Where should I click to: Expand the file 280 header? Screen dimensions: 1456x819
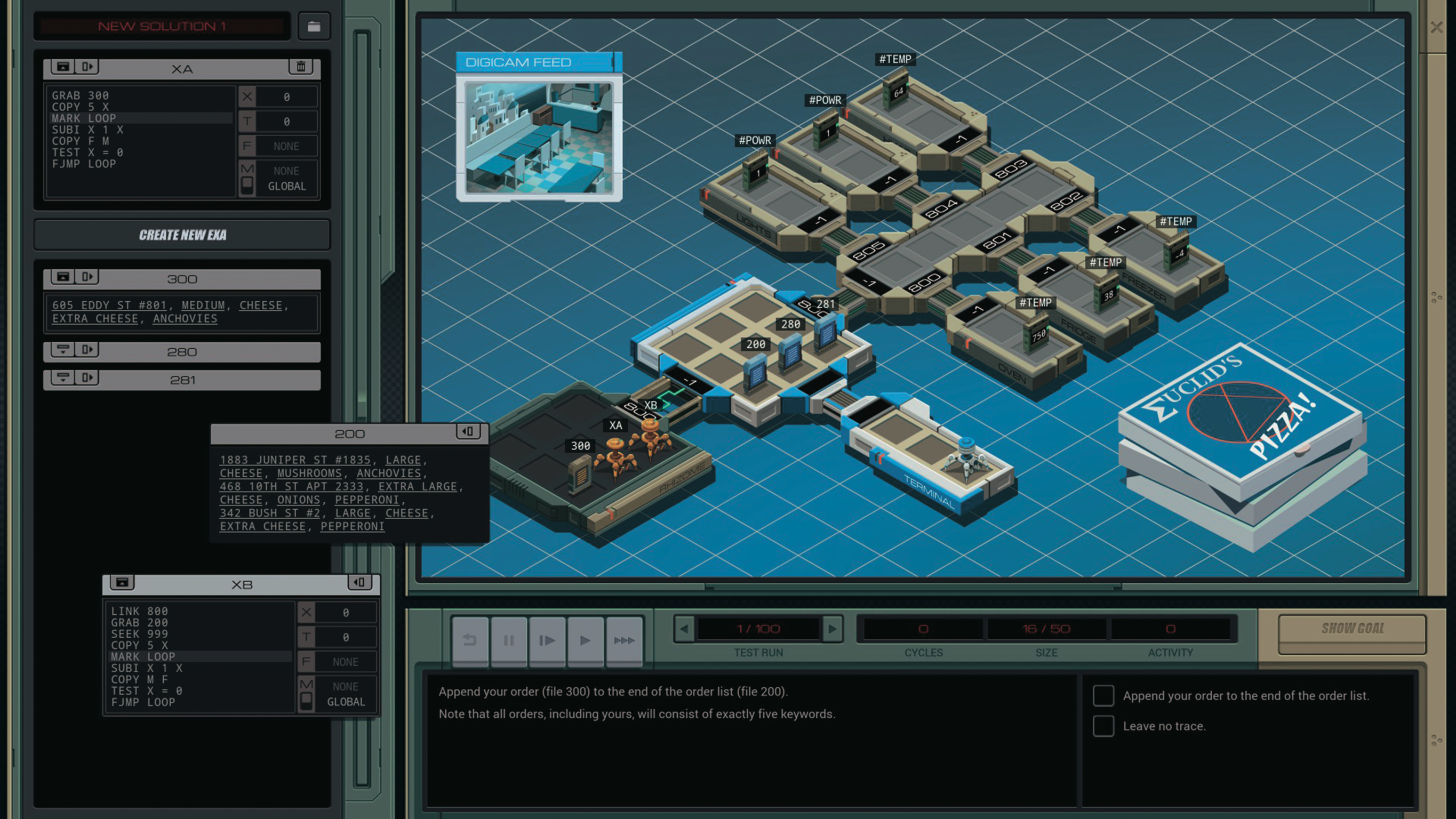click(x=63, y=350)
